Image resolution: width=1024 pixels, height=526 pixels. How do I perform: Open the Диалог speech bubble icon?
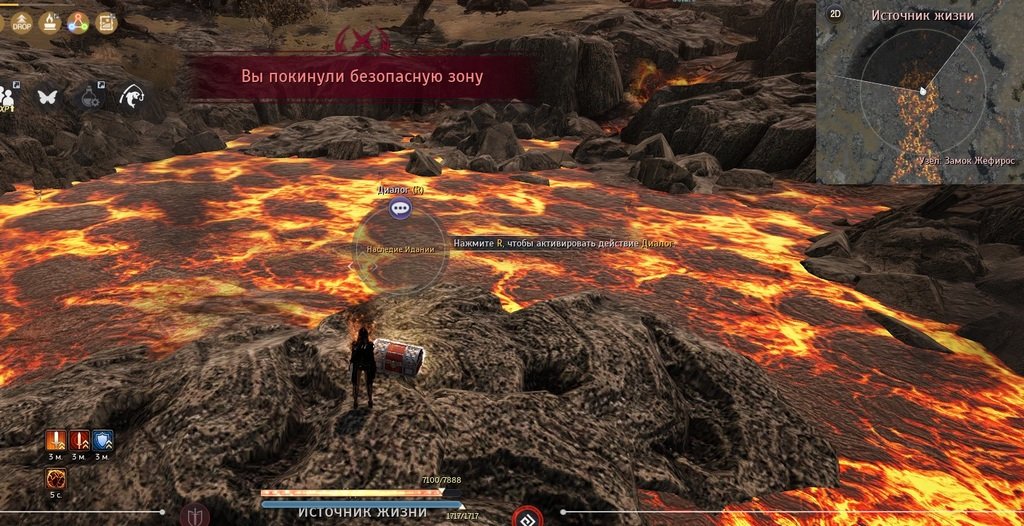401,208
